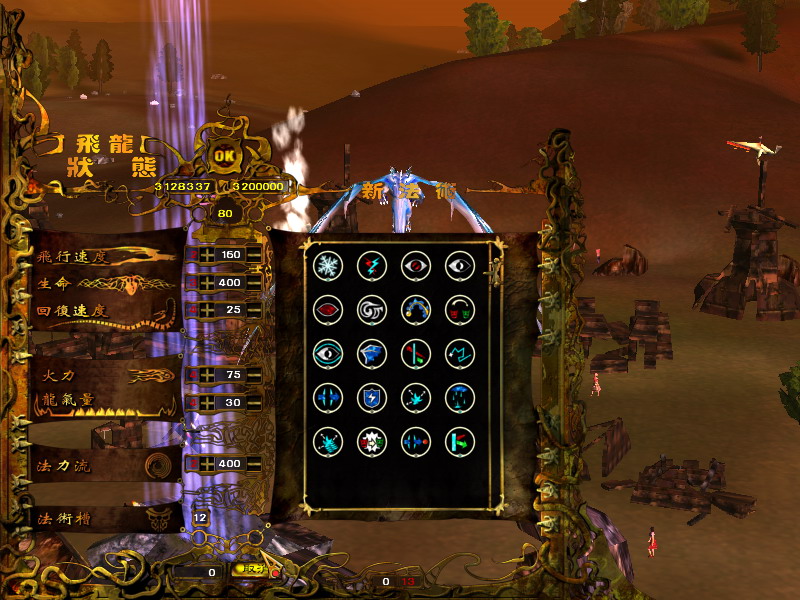
Task: Decrease 法力流 with its minus button
Action: (254, 464)
